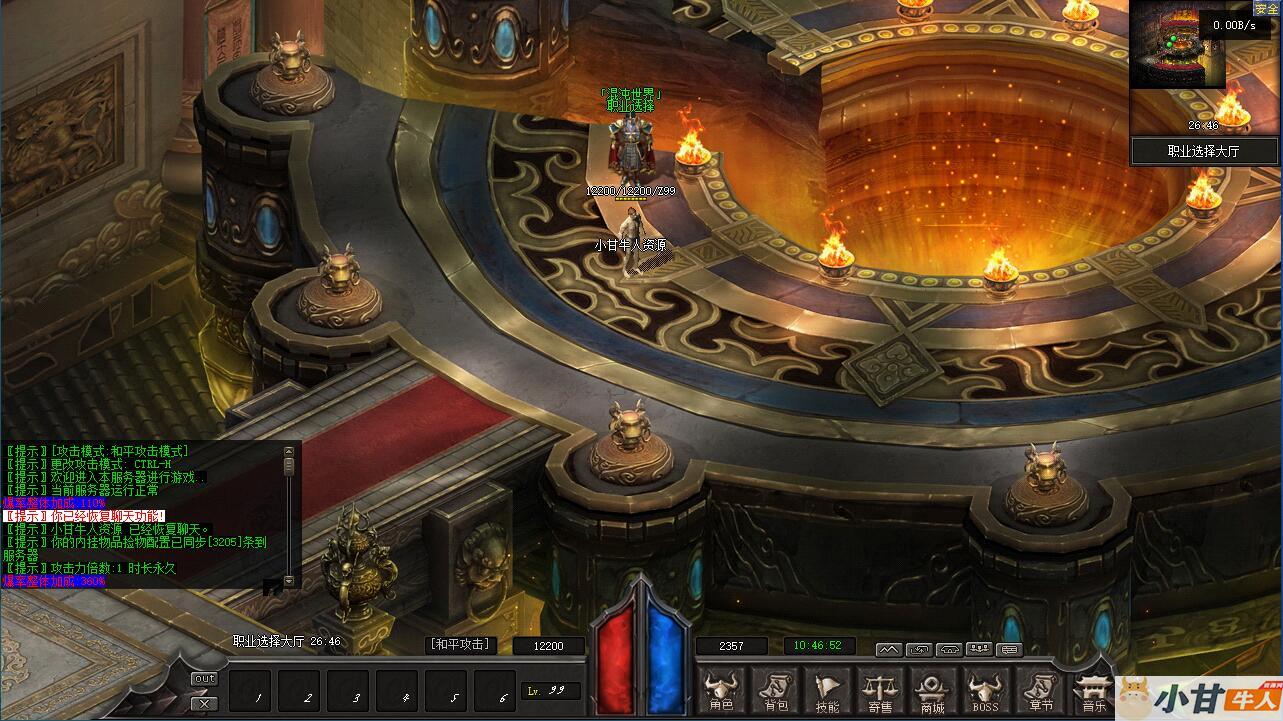Open the 寄售 consignment market
This screenshot has height=721, width=1283.
click(880, 691)
